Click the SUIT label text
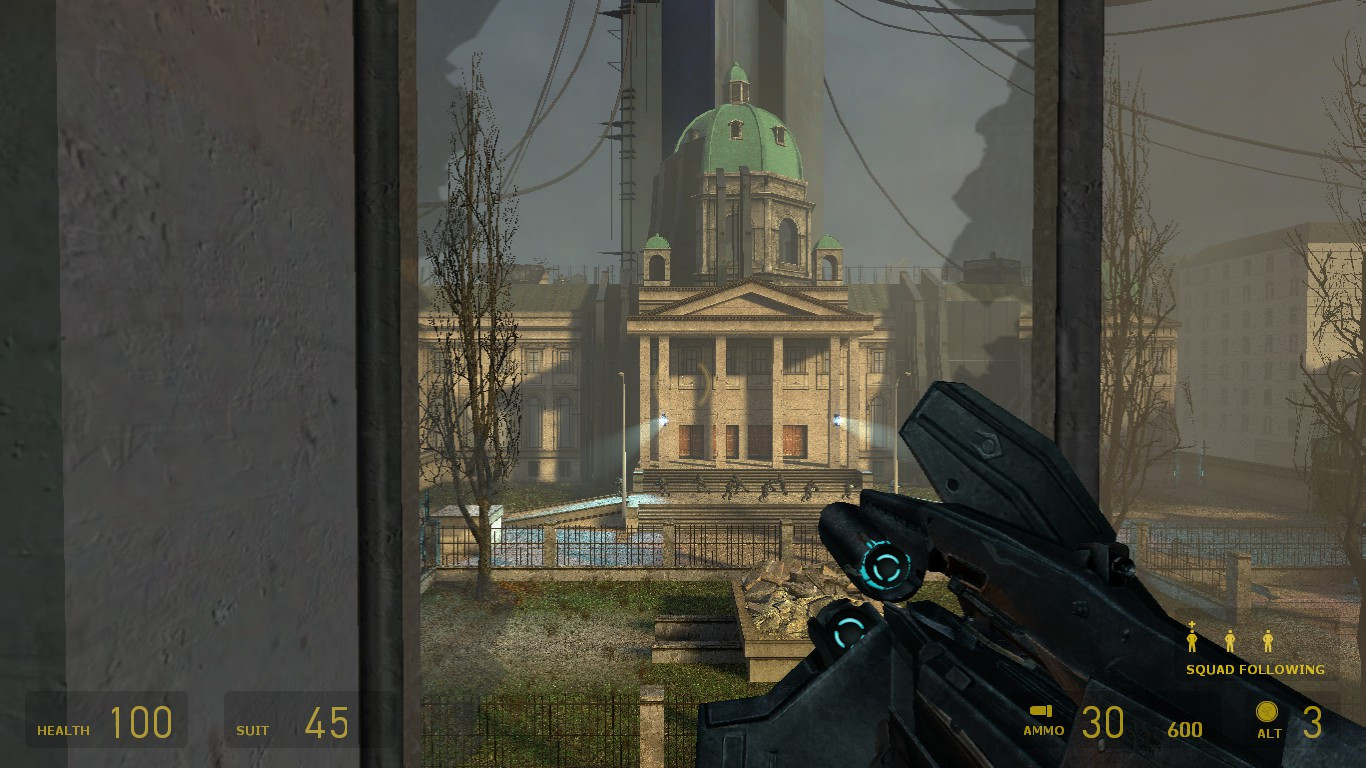 (x=252, y=730)
